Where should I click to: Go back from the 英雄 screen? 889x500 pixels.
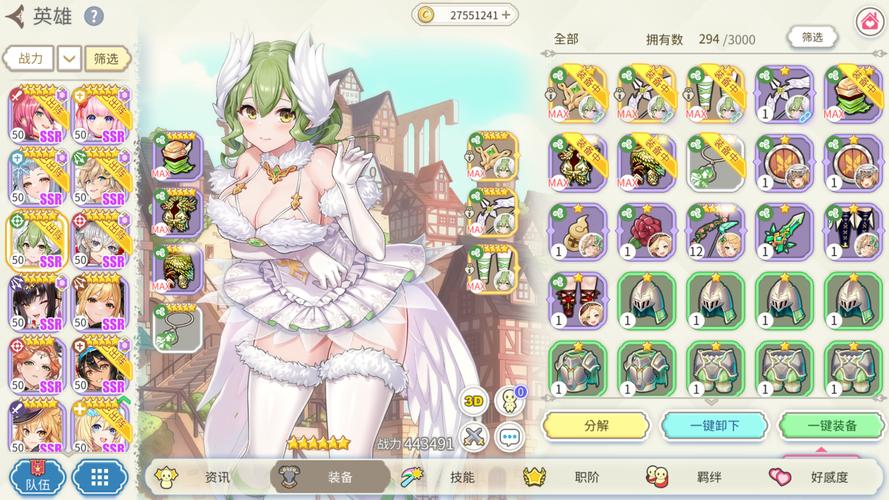coord(15,16)
